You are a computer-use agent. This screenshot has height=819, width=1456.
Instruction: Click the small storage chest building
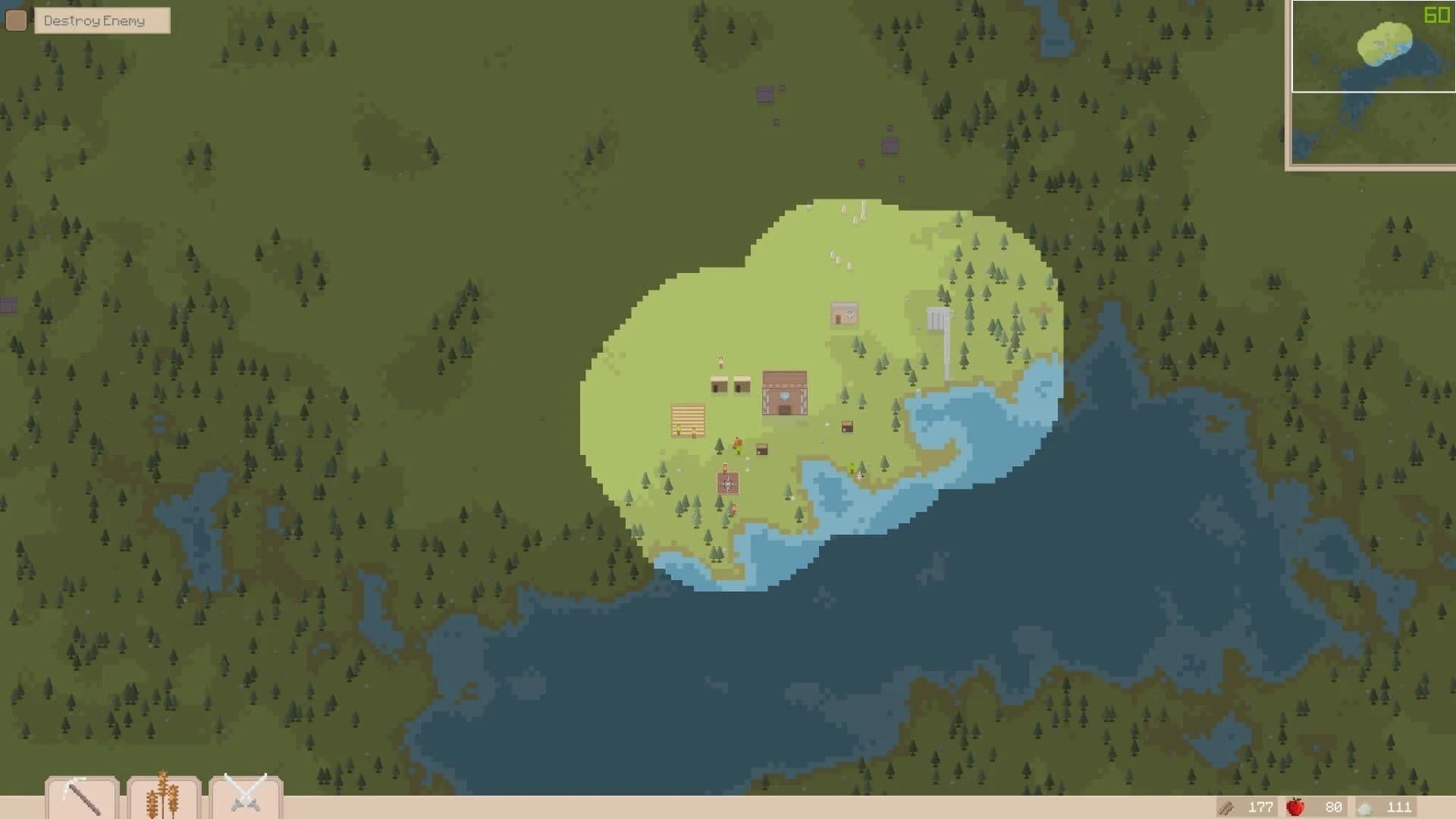click(761, 449)
